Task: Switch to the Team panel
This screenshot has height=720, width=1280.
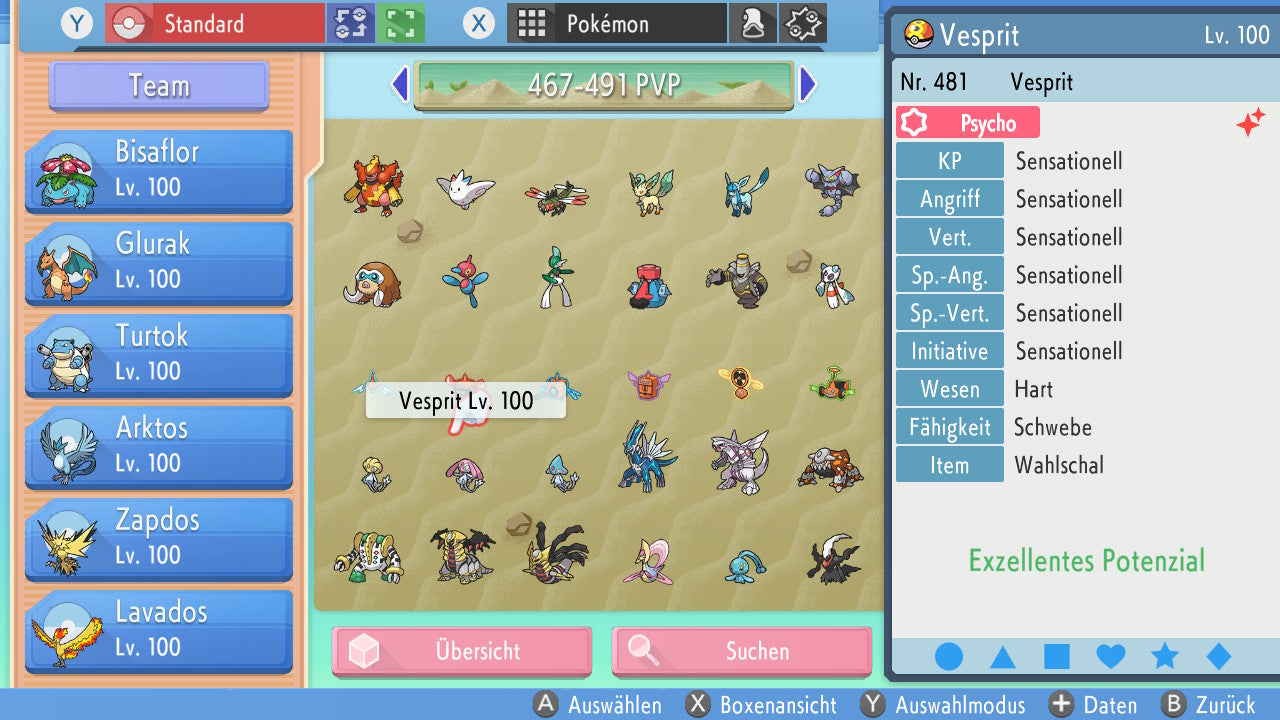Action: click(x=157, y=86)
